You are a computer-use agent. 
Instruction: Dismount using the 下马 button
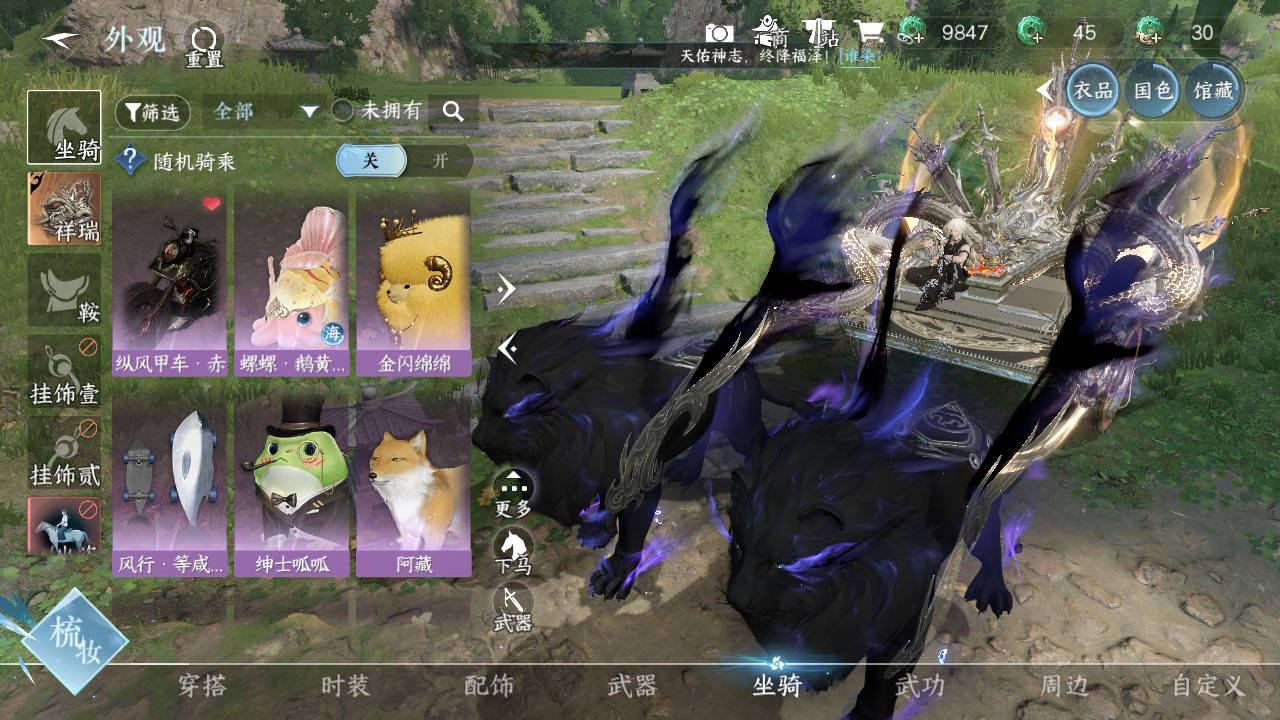[x=513, y=551]
